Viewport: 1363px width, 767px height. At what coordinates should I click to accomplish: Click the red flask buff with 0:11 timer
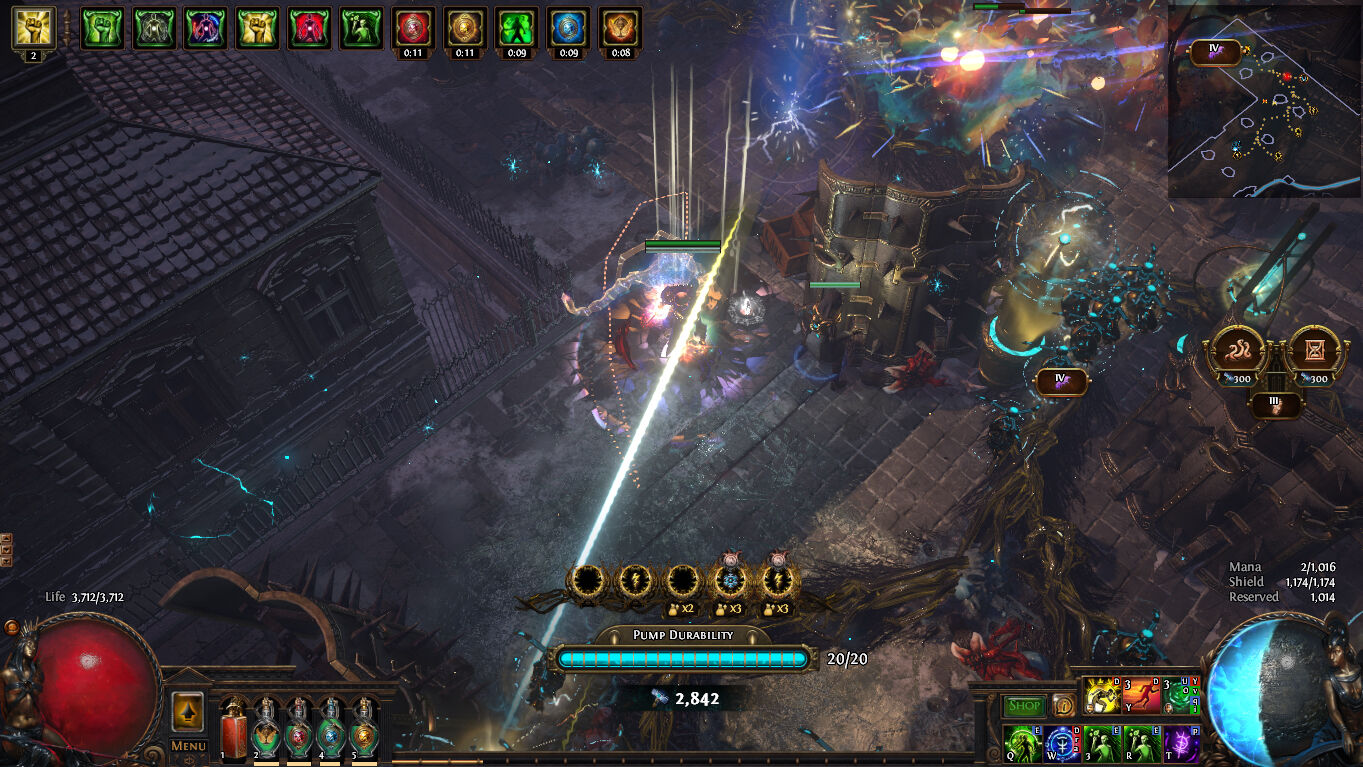click(x=413, y=28)
